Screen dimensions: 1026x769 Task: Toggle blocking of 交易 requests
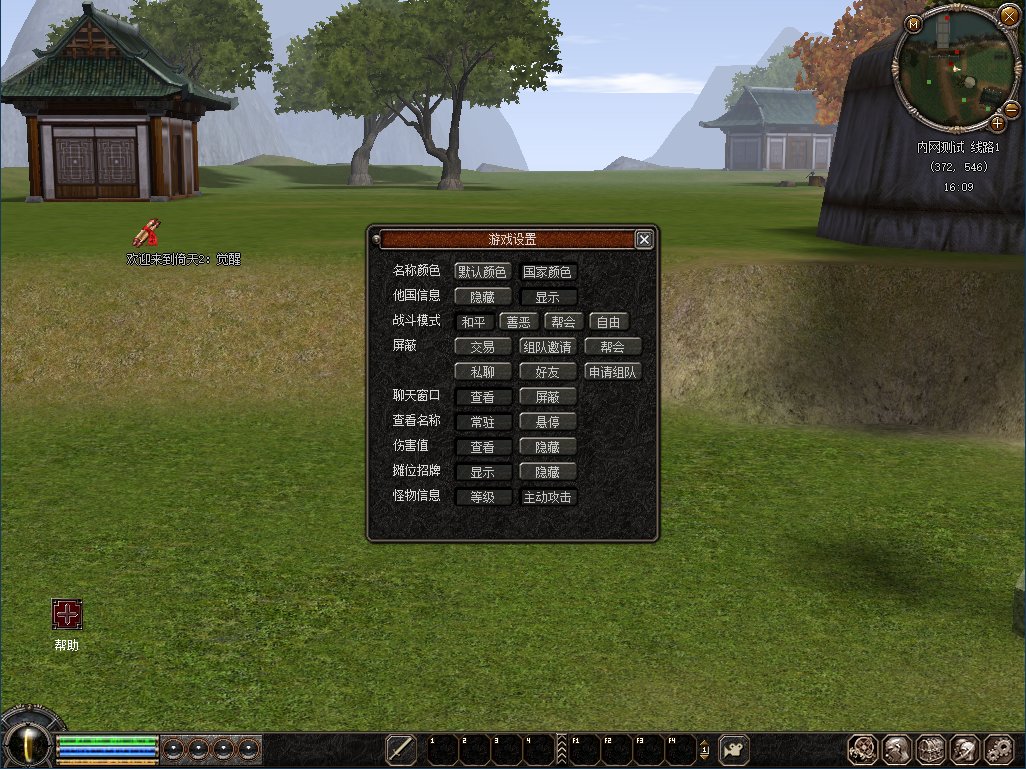(482, 347)
